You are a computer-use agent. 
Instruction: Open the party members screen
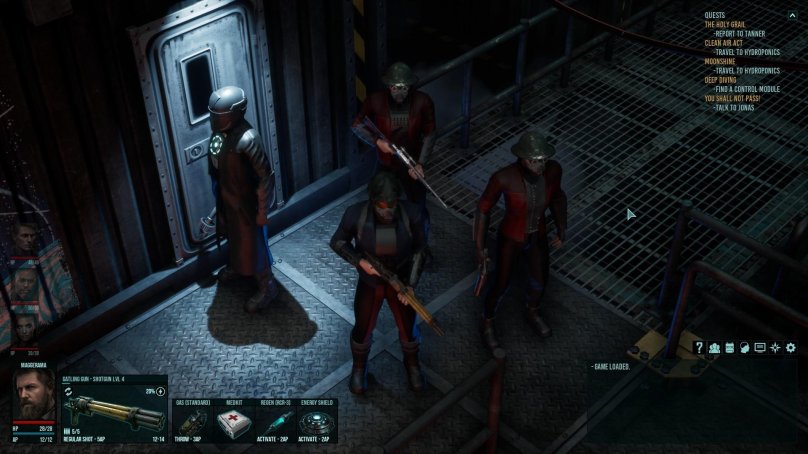714,348
